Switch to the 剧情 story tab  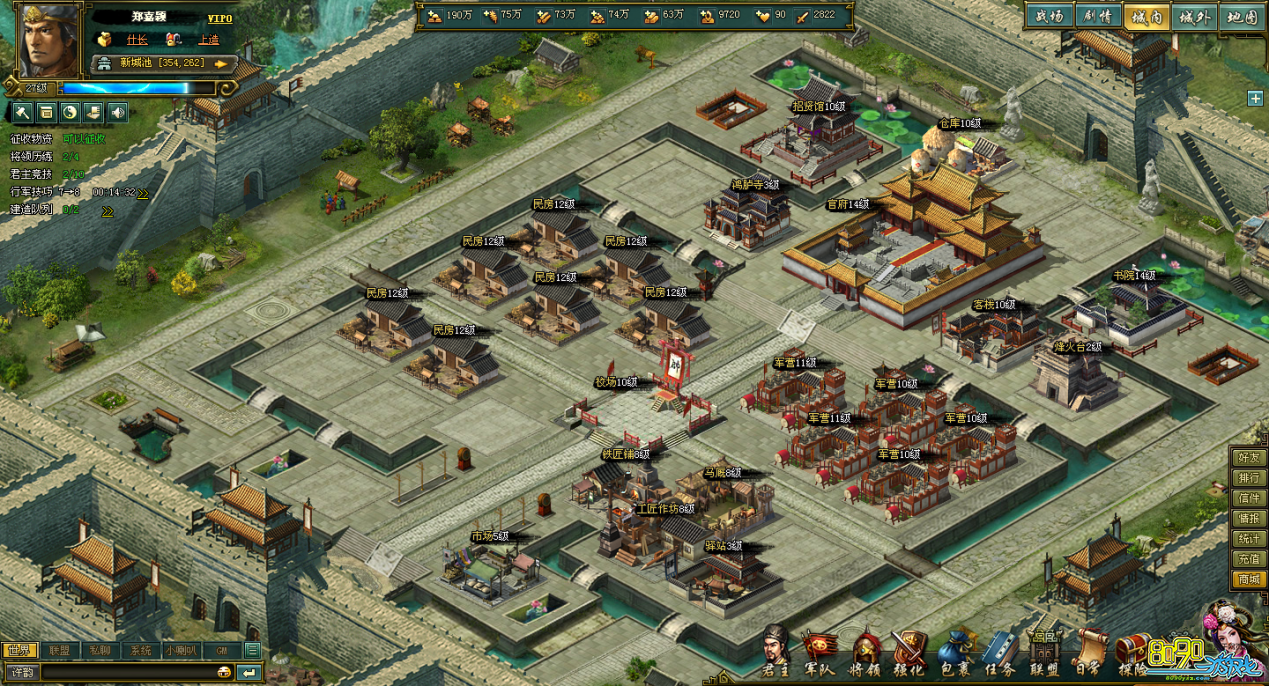[x=1097, y=17]
